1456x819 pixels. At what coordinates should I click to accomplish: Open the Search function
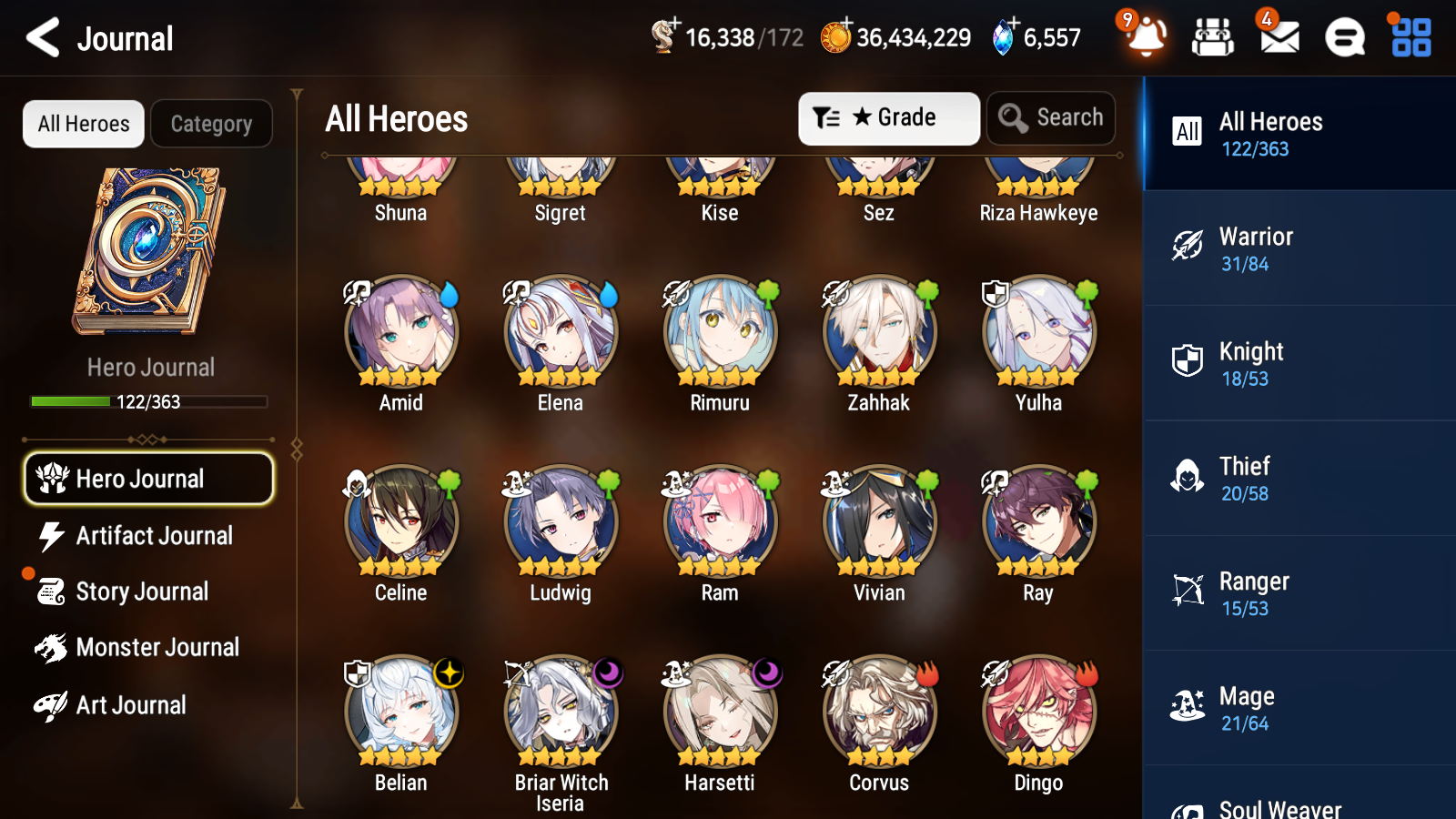(1051, 117)
